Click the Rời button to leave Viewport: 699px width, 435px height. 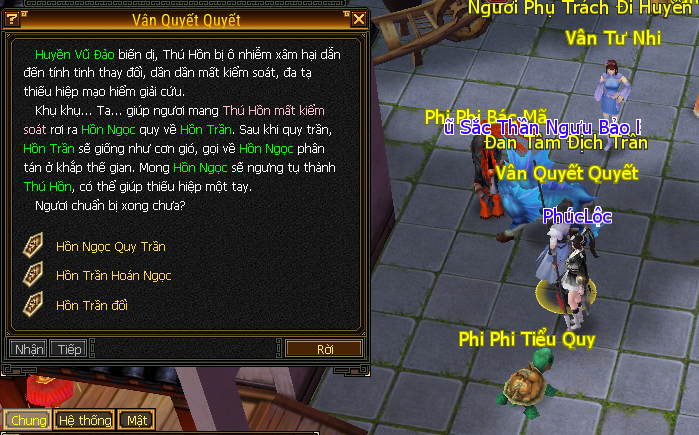tap(324, 349)
